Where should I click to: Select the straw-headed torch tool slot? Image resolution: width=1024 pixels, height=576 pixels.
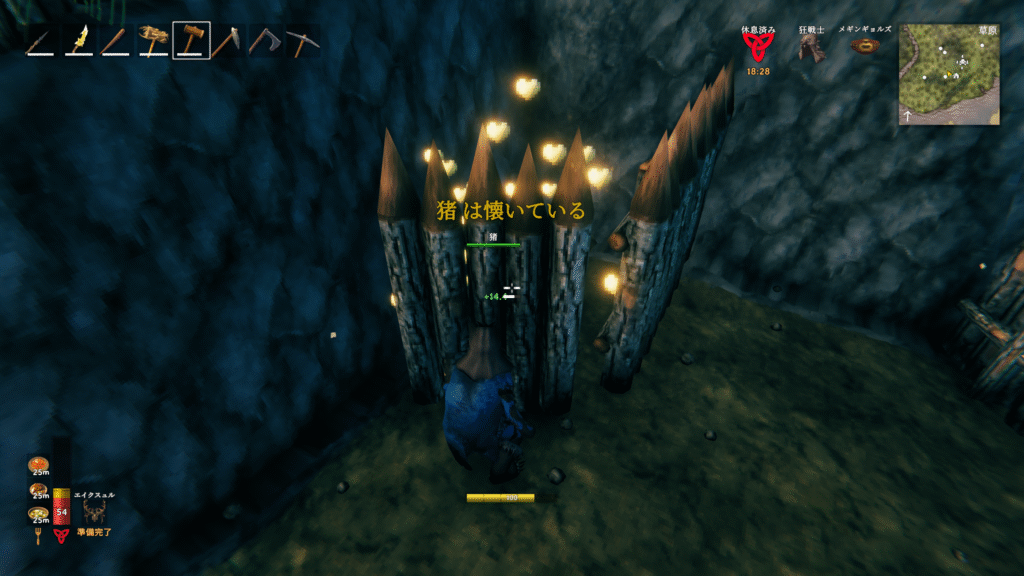click(x=153, y=41)
